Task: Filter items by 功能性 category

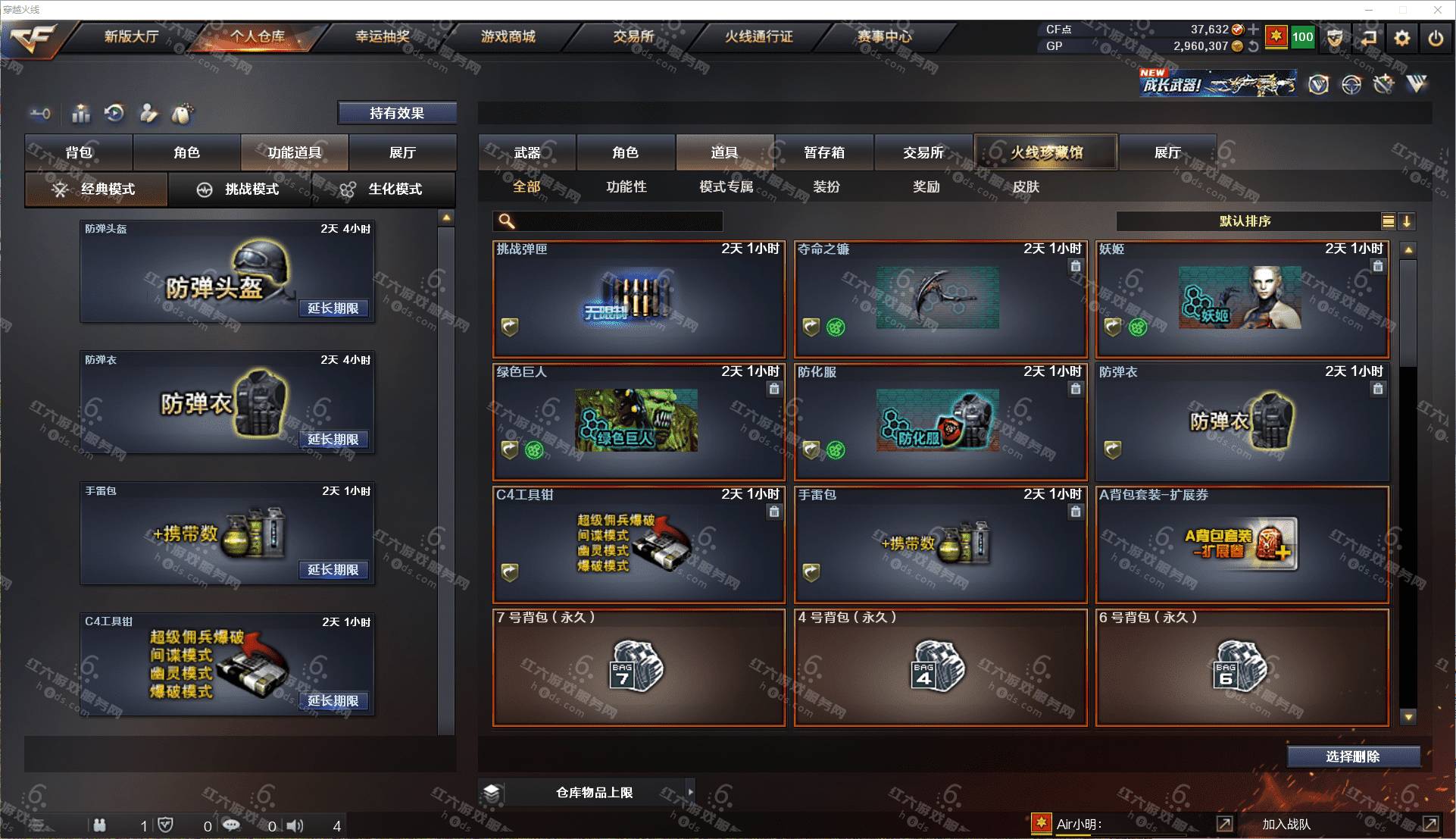Action: pyautogui.click(x=626, y=186)
